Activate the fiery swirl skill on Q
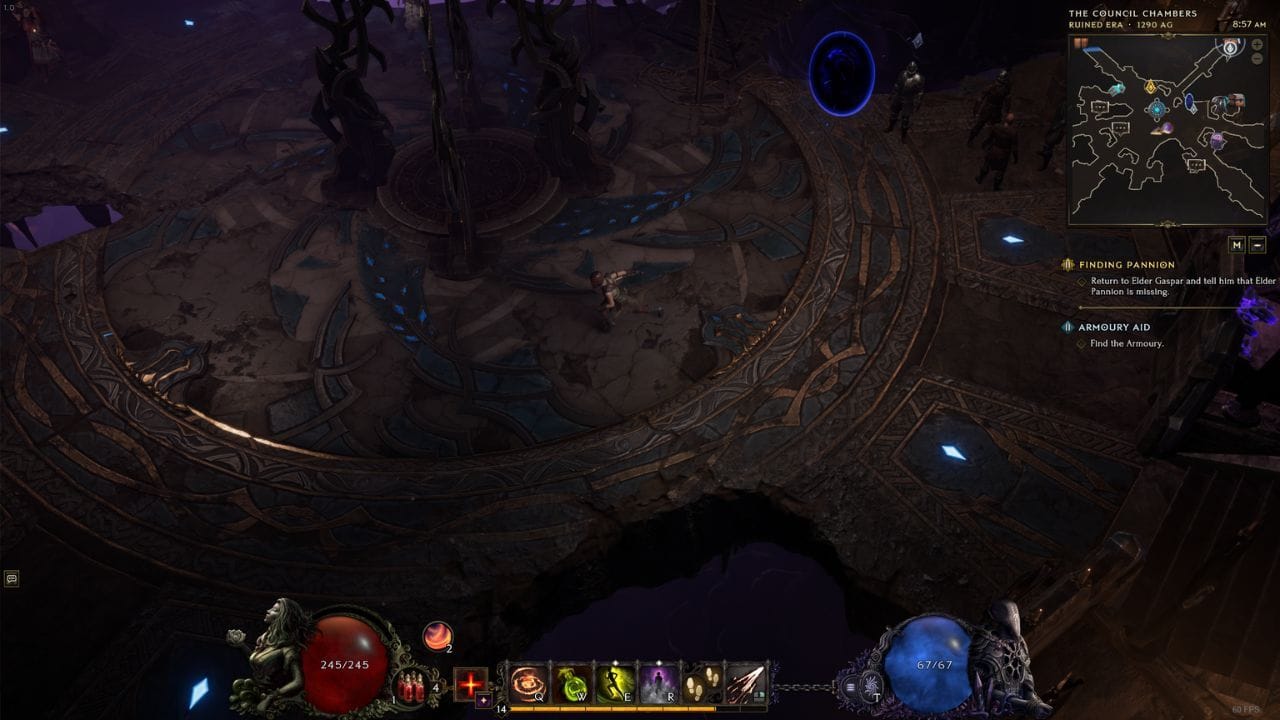Image resolution: width=1280 pixels, height=720 pixels. [x=529, y=684]
